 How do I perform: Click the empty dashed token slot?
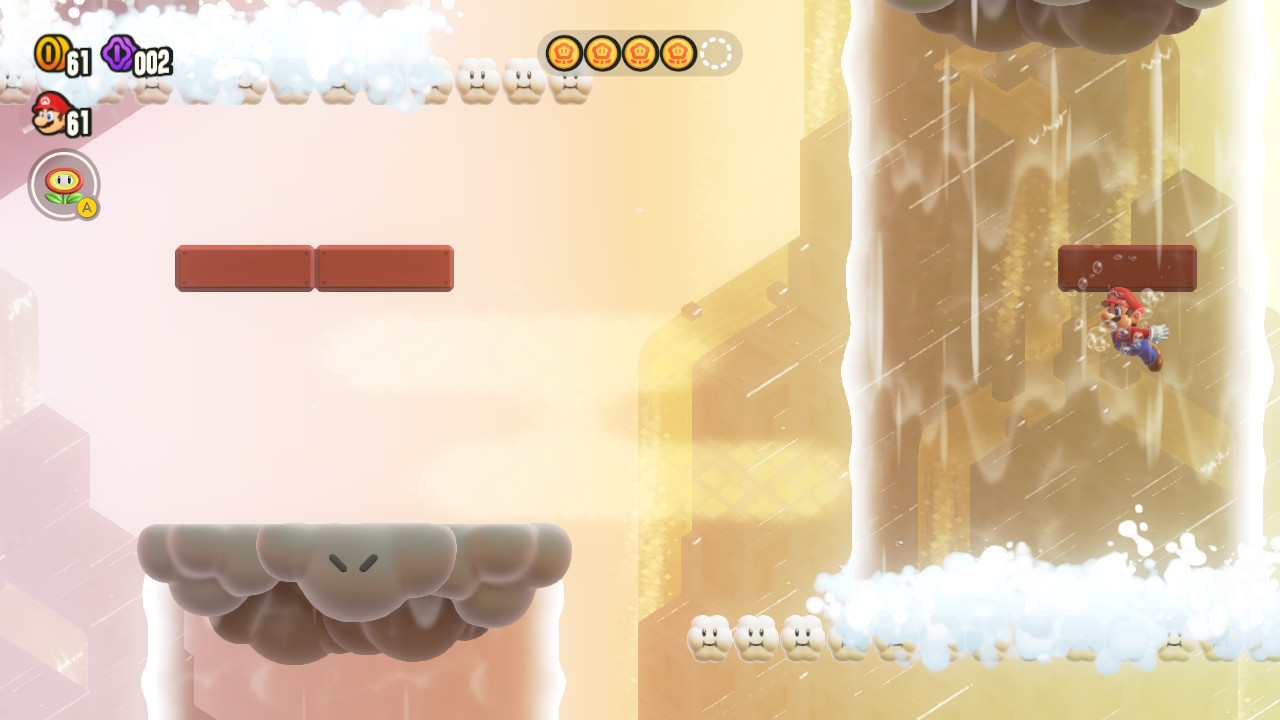716,53
